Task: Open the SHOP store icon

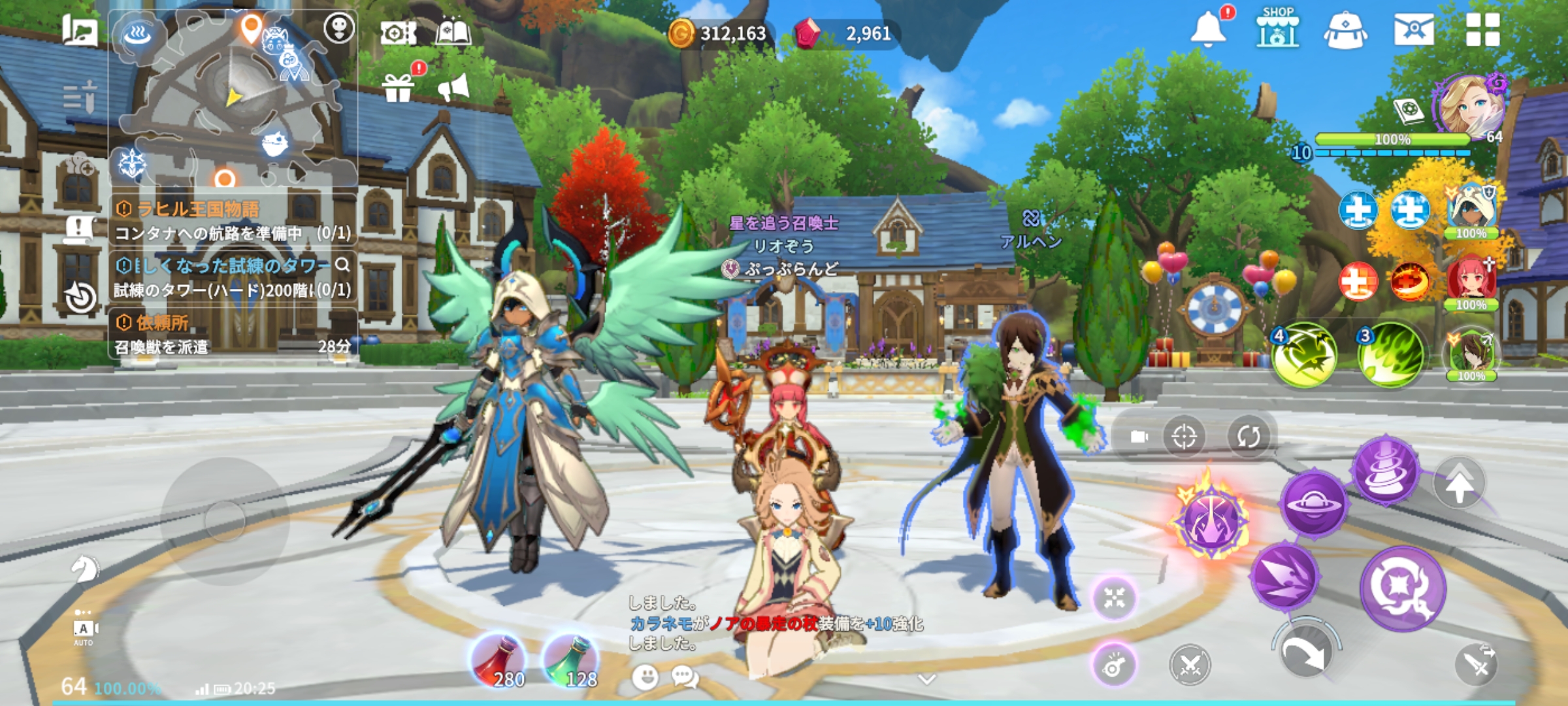Action: pos(1277,28)
